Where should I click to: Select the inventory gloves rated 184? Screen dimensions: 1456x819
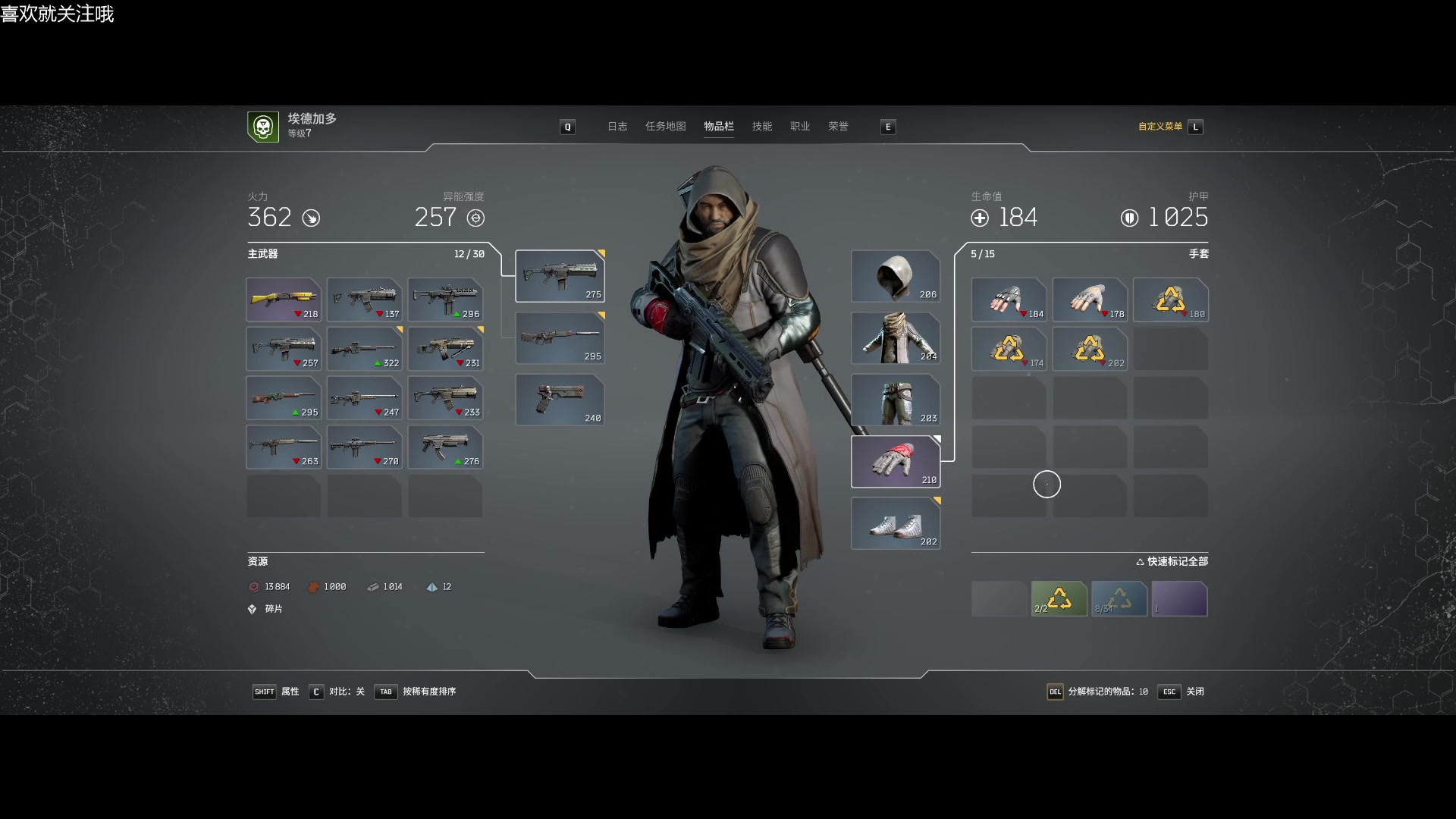[x=1009, y=300]
